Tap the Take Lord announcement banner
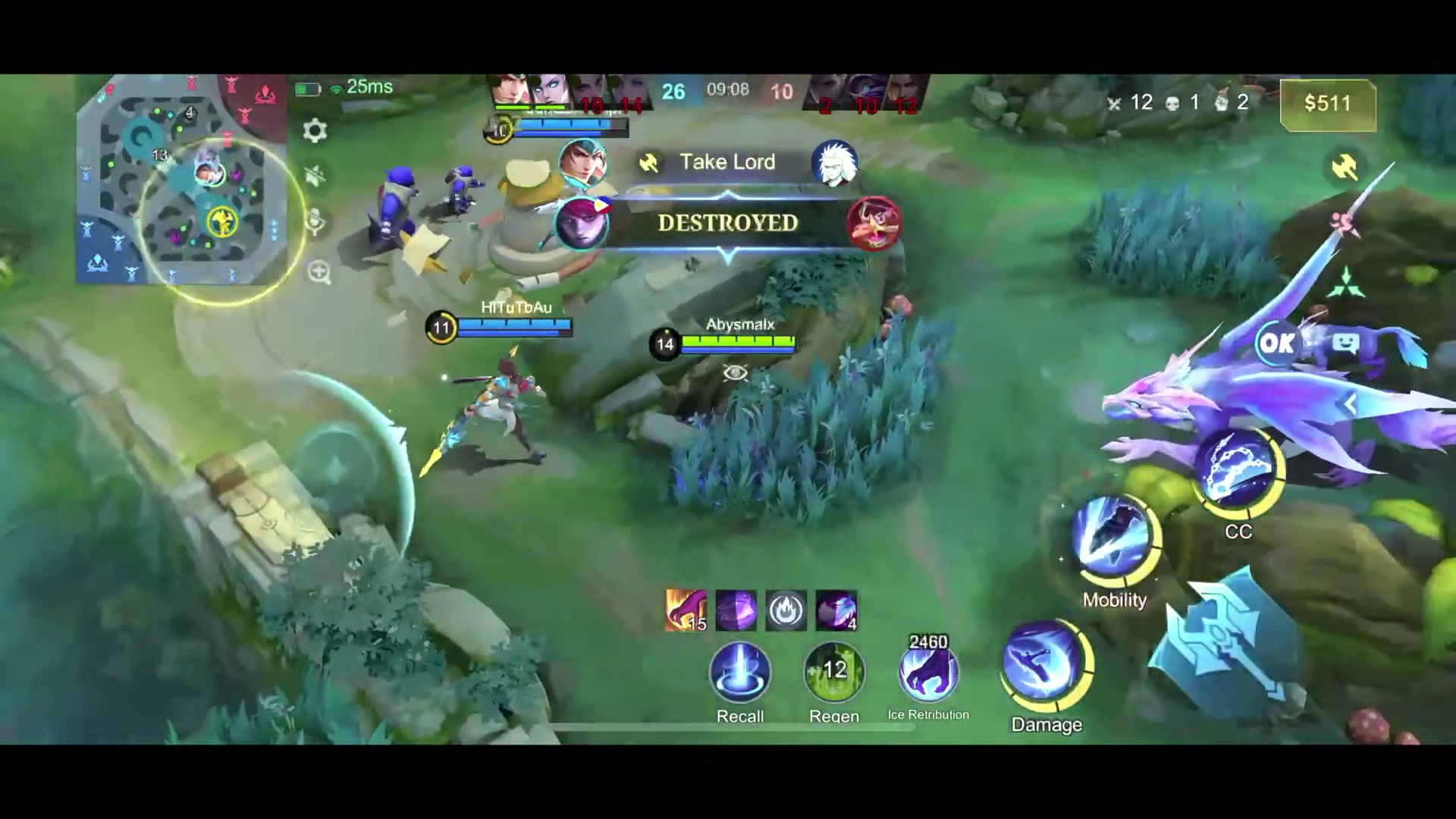 (726, 162)
